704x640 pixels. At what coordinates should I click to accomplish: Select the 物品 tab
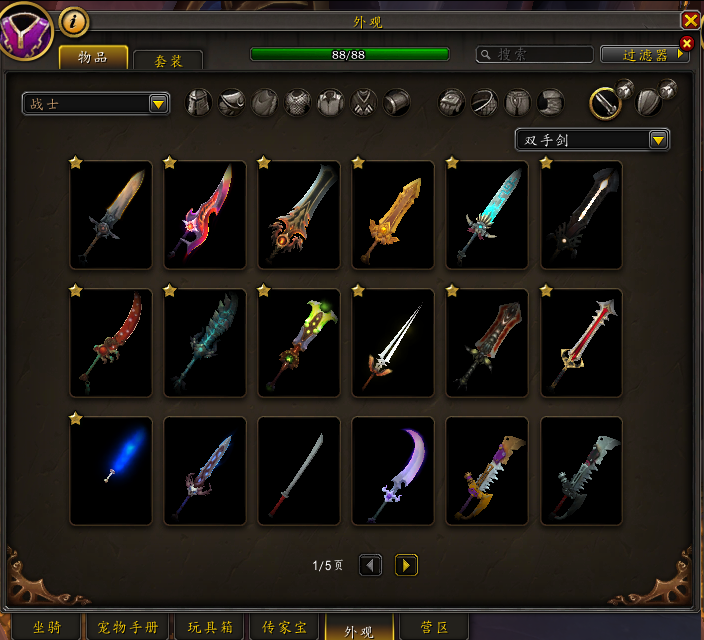click(x=93, y=58)
